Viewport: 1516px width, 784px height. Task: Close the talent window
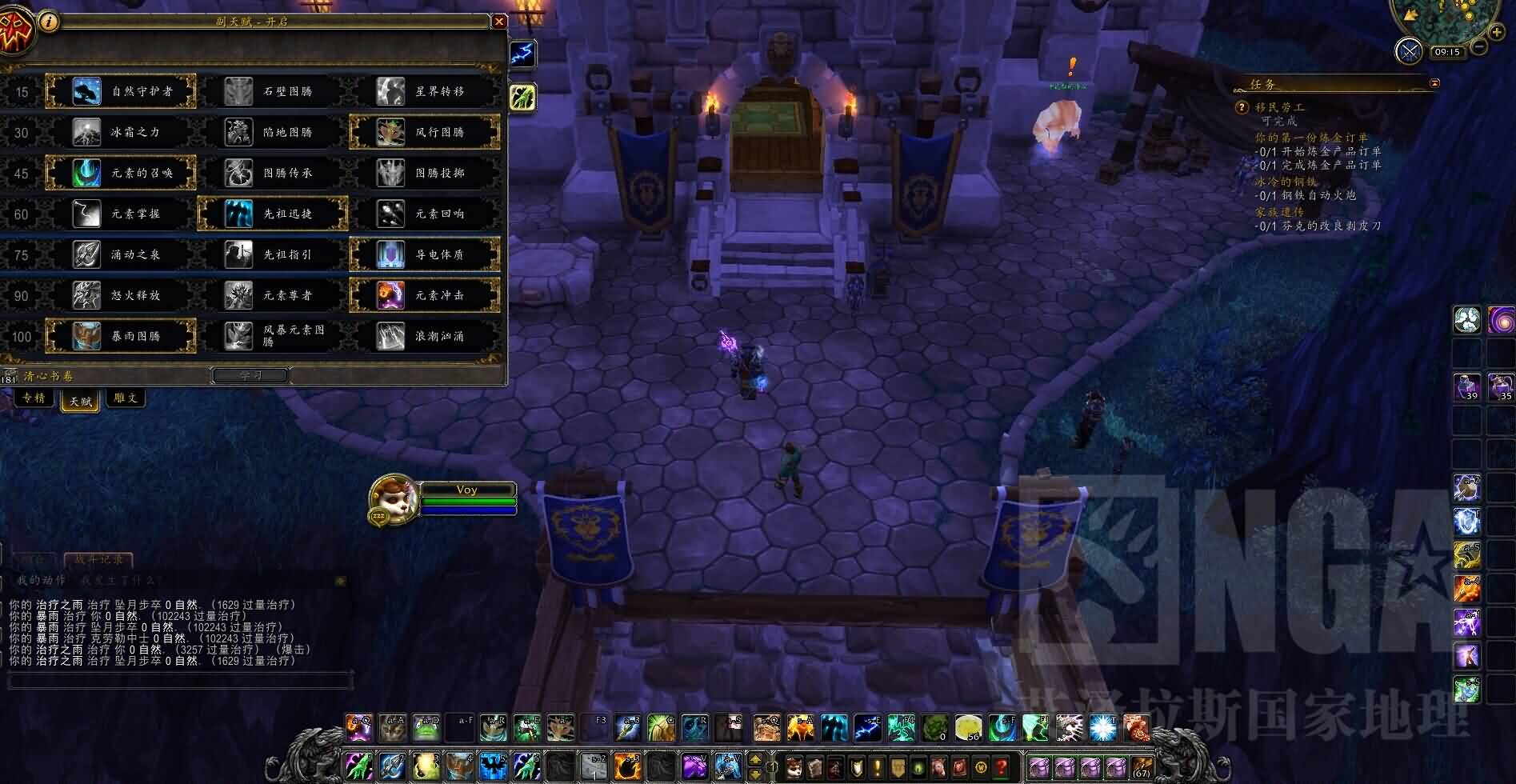[x=499, y=22]
